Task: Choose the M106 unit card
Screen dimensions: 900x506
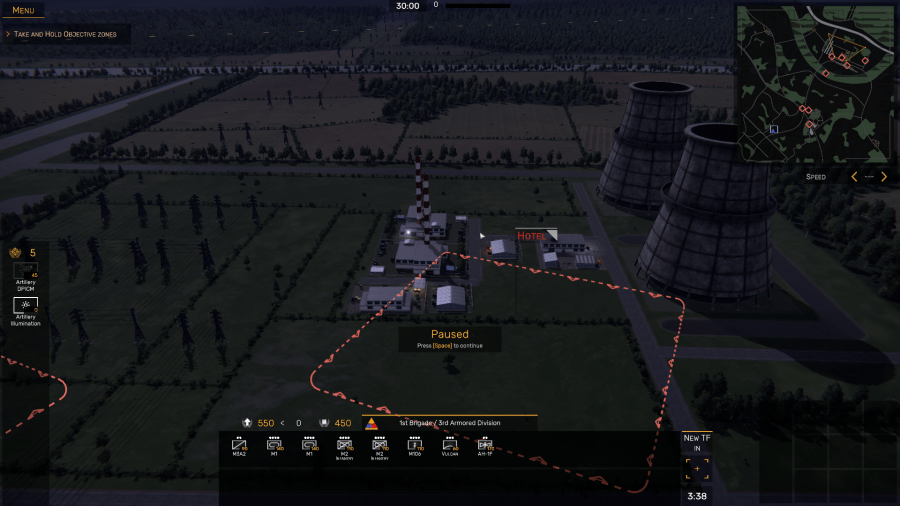Action: pos(414,446)
